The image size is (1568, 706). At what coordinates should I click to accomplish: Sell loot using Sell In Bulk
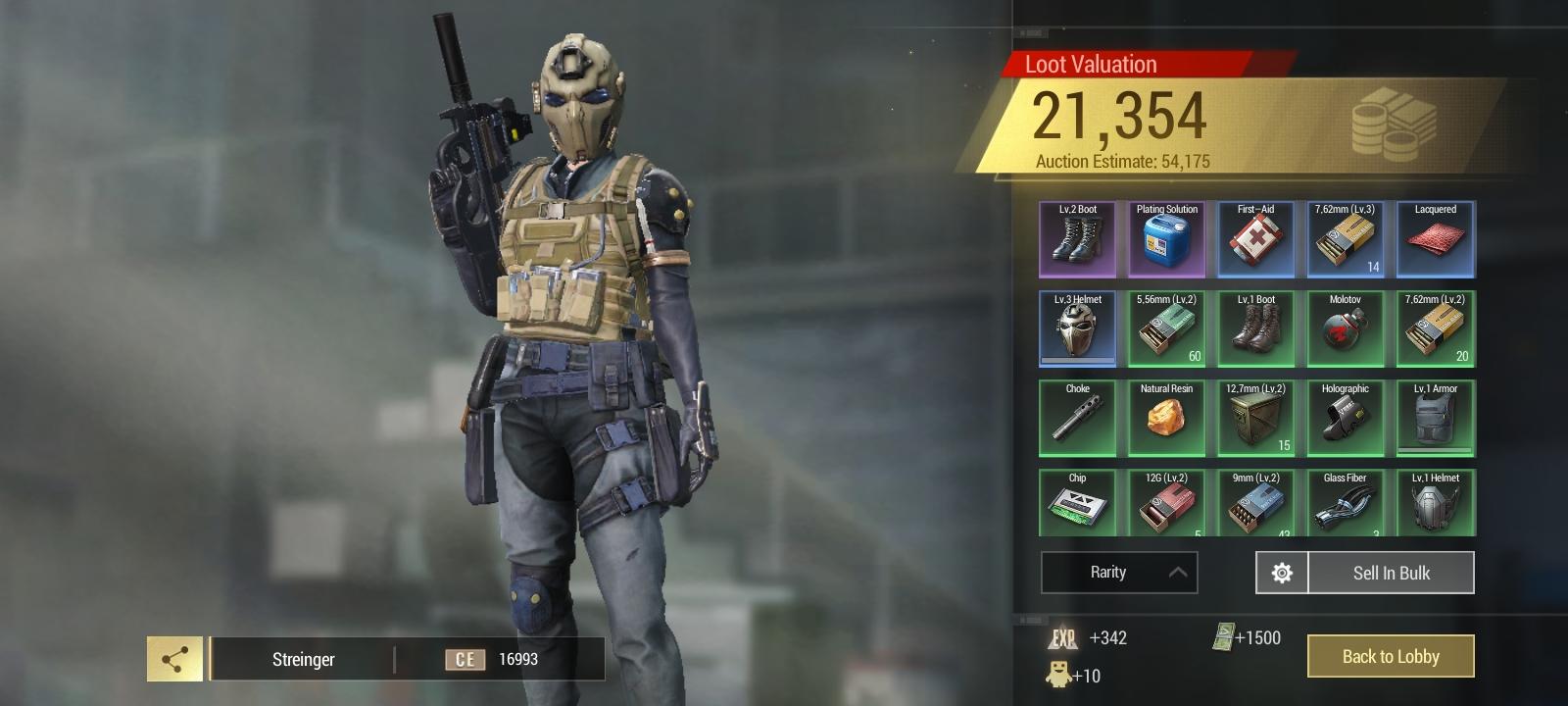click(1391, 573)
